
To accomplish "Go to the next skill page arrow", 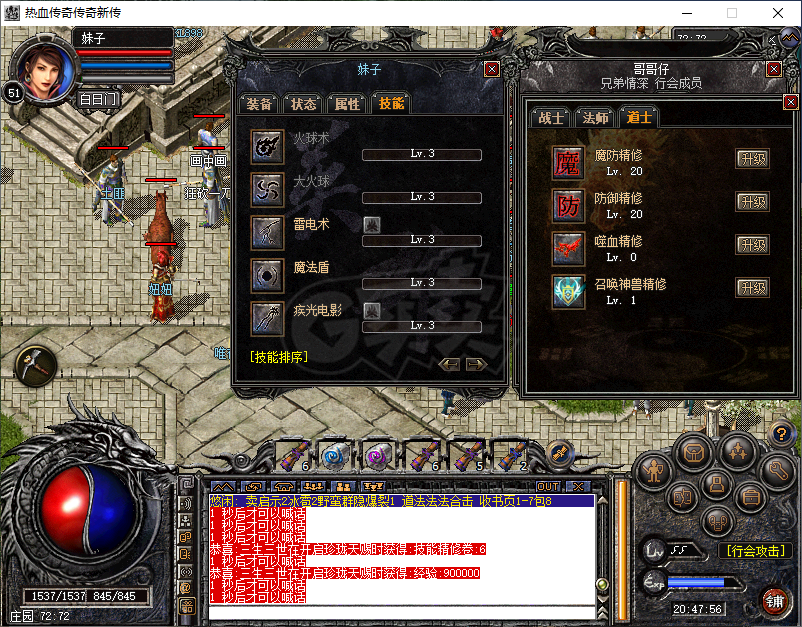I will click(477, 364).
